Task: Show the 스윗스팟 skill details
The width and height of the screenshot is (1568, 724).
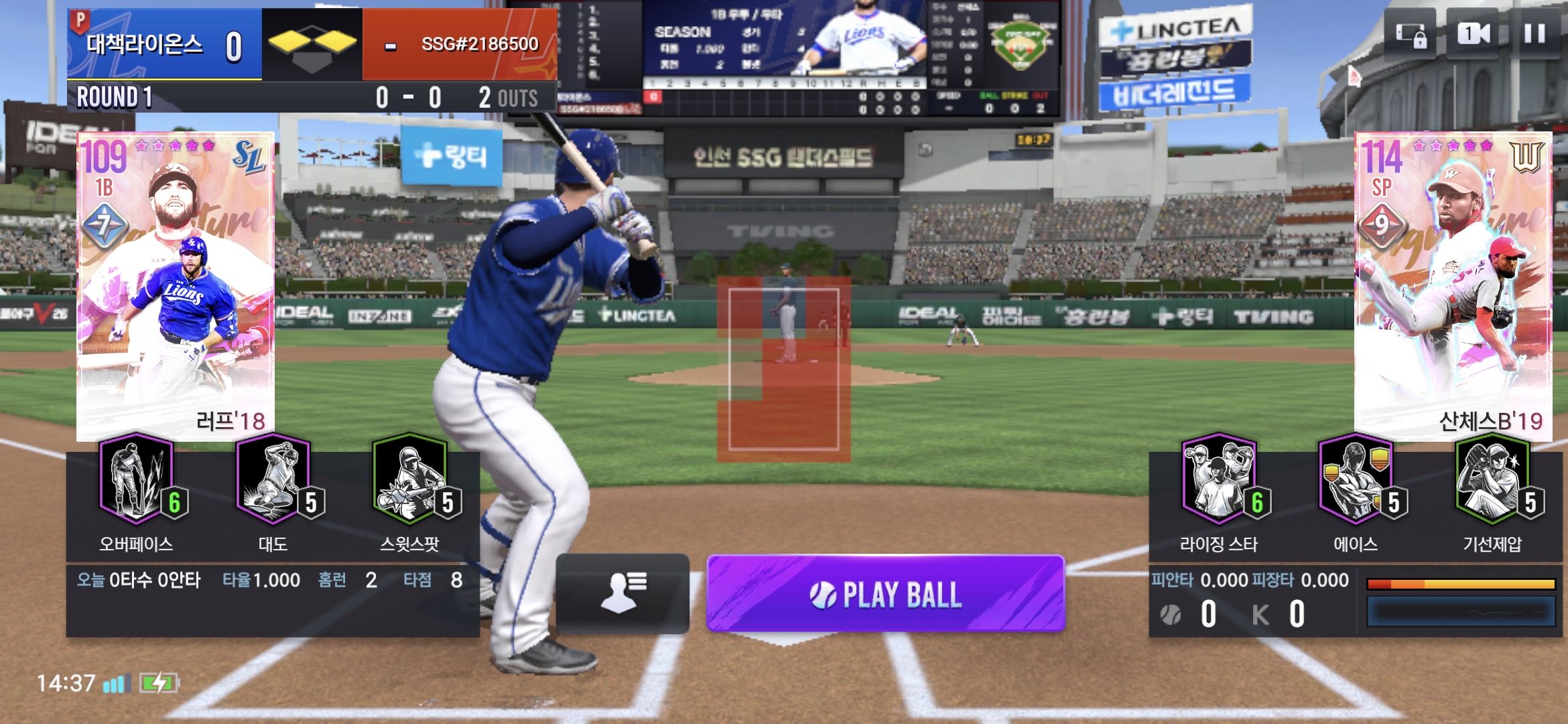Action: (x=410, y=479)
